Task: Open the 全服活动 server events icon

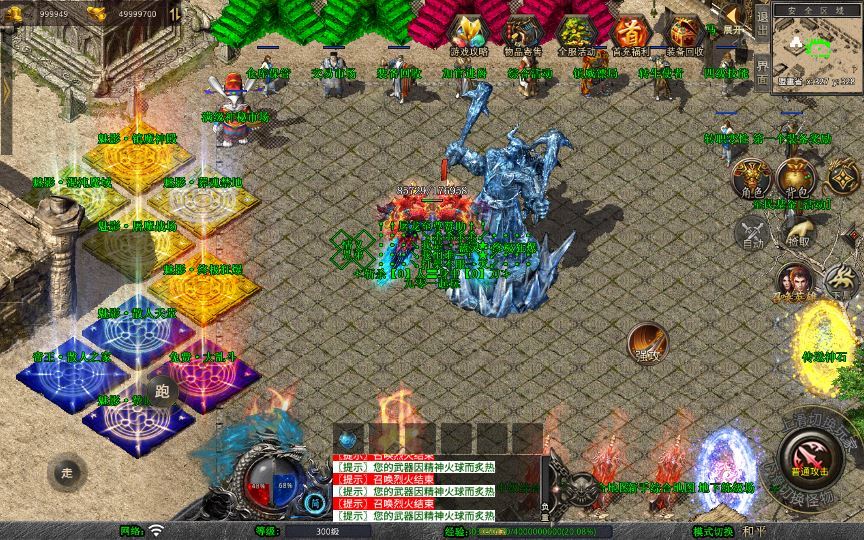Action: pyautogui.click(x=575, y=34)
